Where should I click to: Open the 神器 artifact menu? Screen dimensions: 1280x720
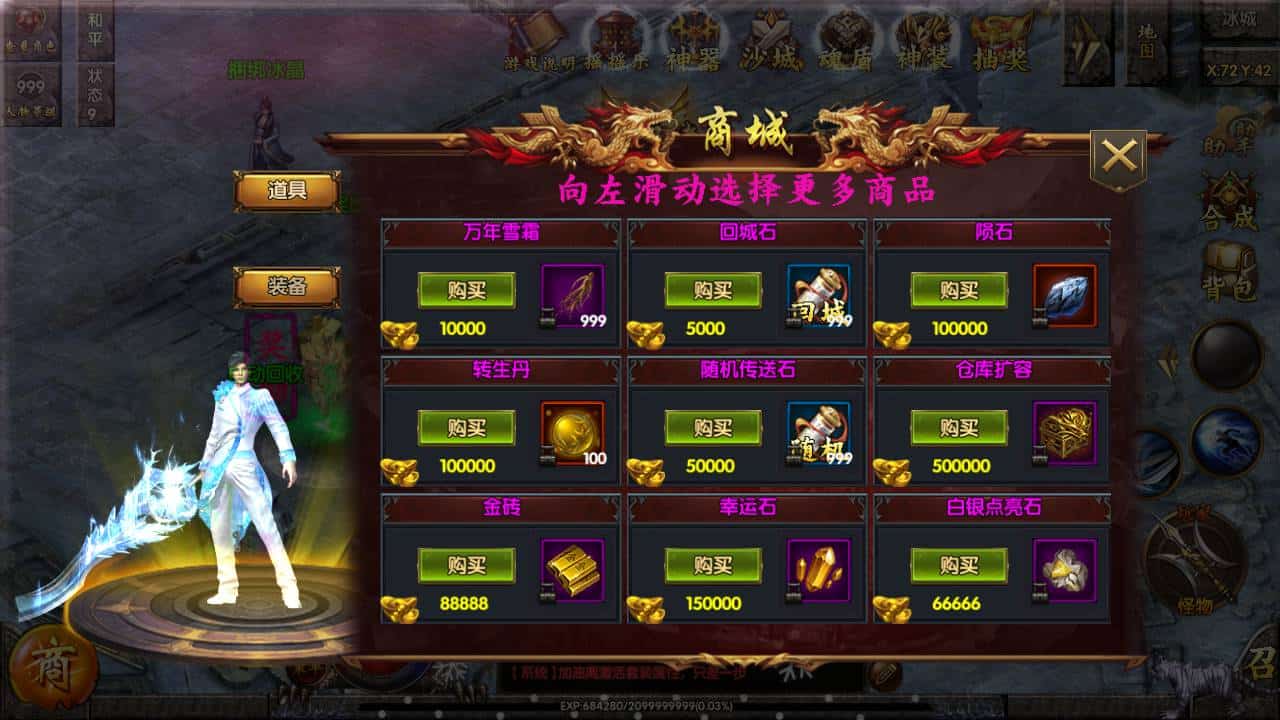pyautogui.click(x=695, y=42)
